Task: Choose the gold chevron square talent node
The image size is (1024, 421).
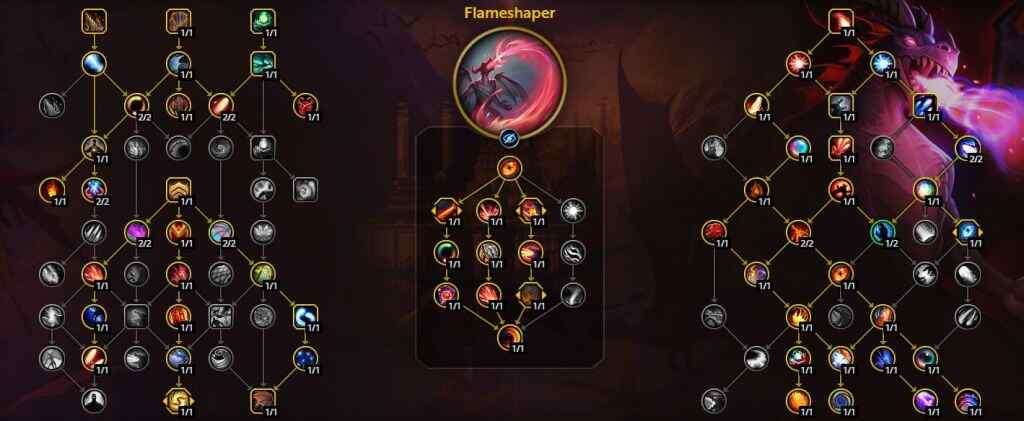Action: tap(178, 190)
